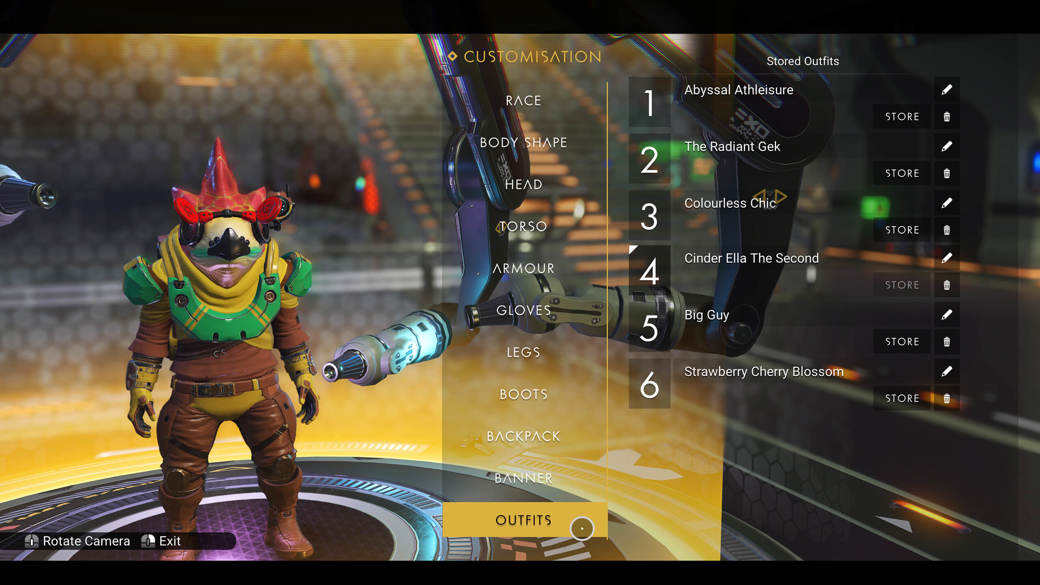The image size is (1040, 585).
Task: Open the Banner customisation option
Action: pyautogui.click(x=523, y=479)
